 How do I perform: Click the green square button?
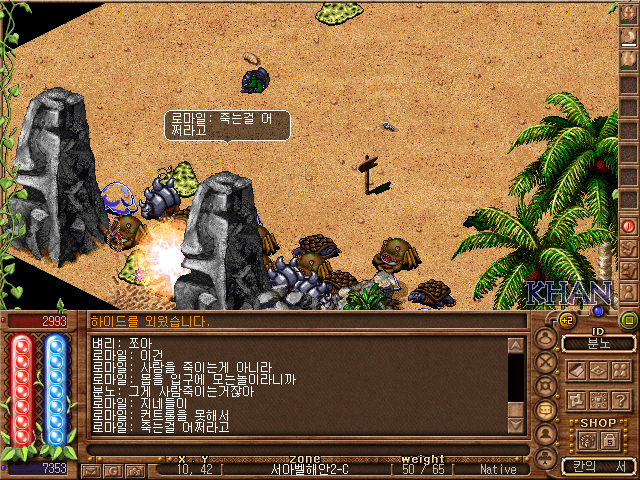click(629, 320)
